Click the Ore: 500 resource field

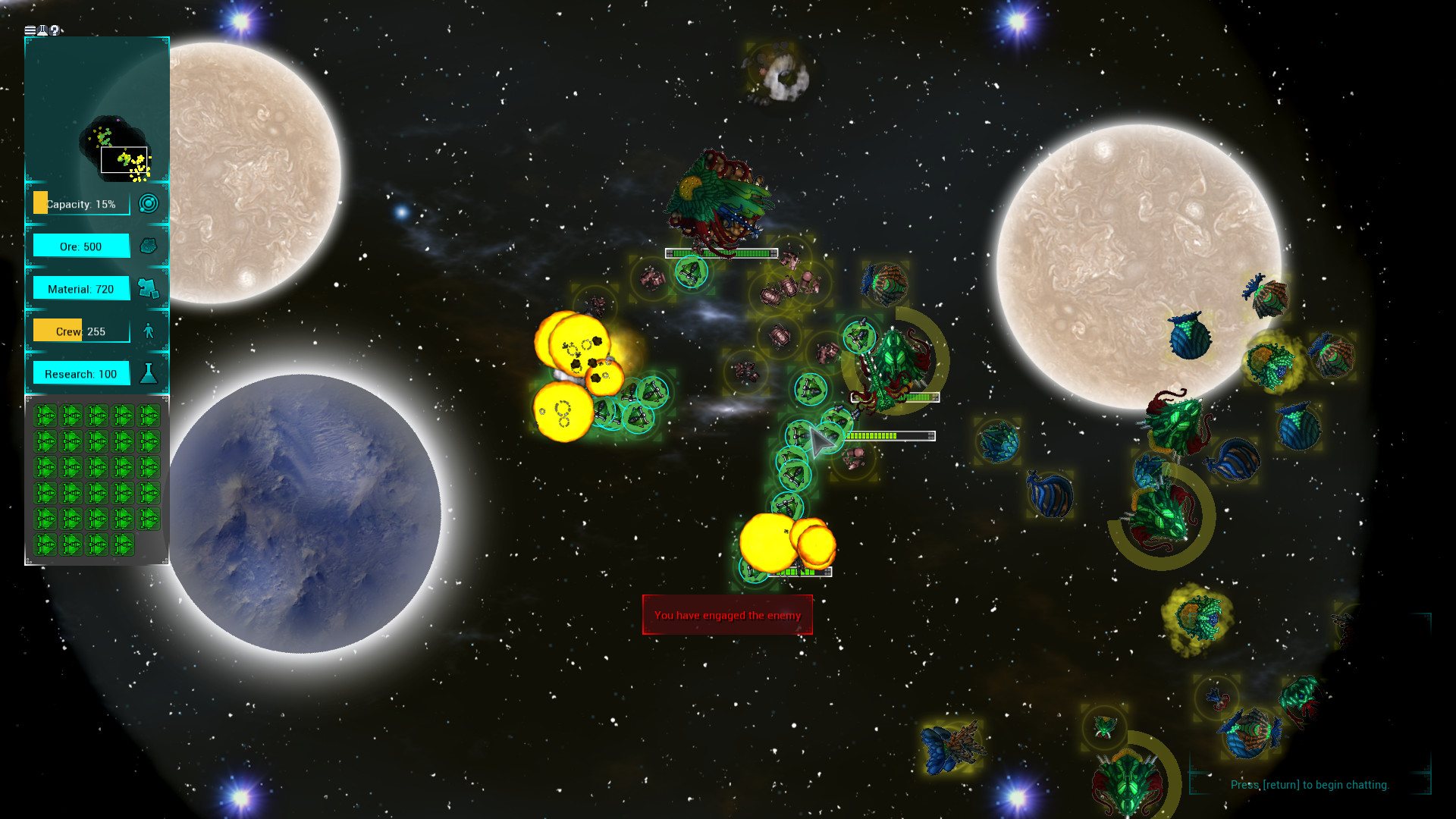click(80, 246)
